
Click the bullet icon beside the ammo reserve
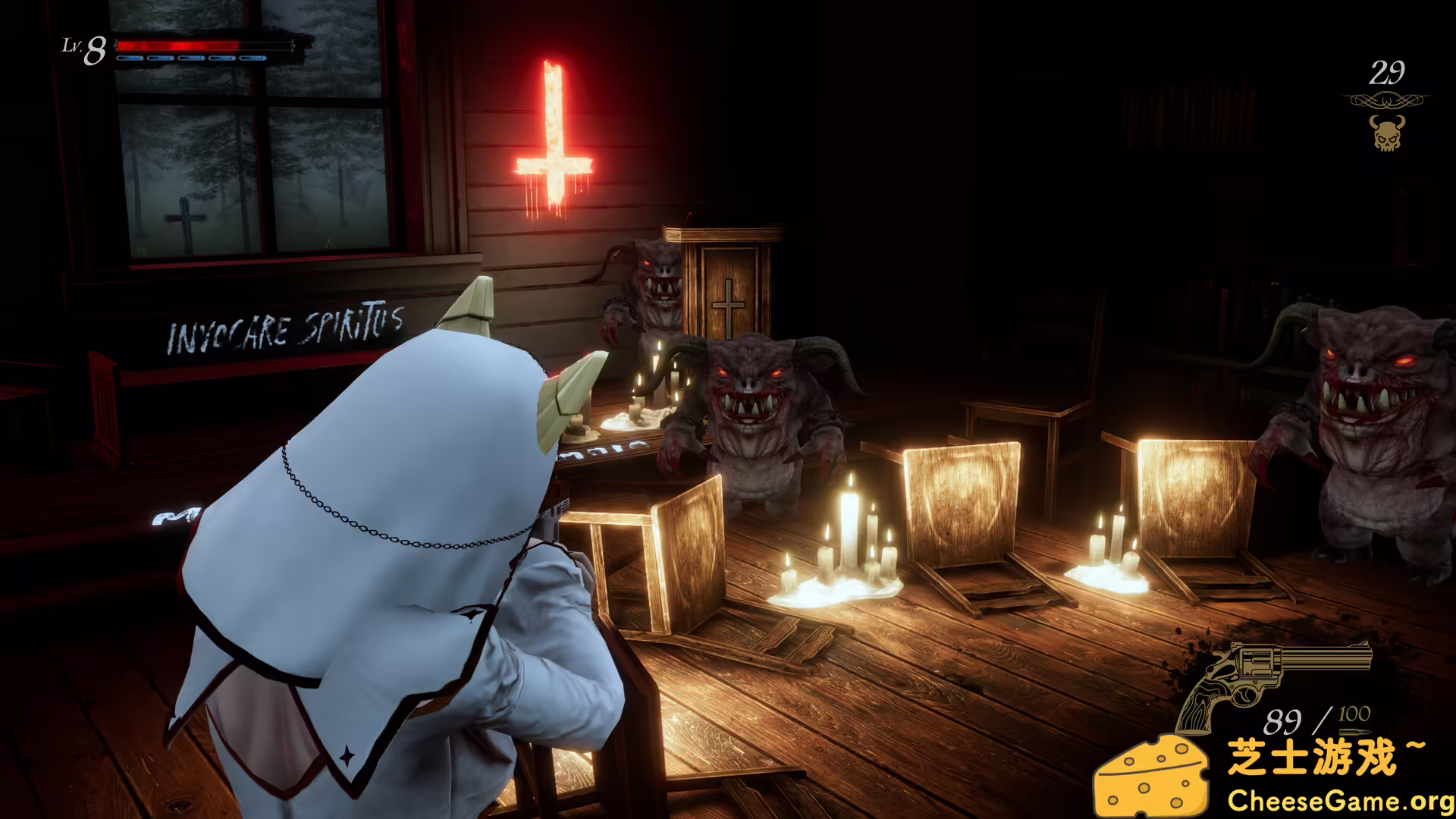1354,733
